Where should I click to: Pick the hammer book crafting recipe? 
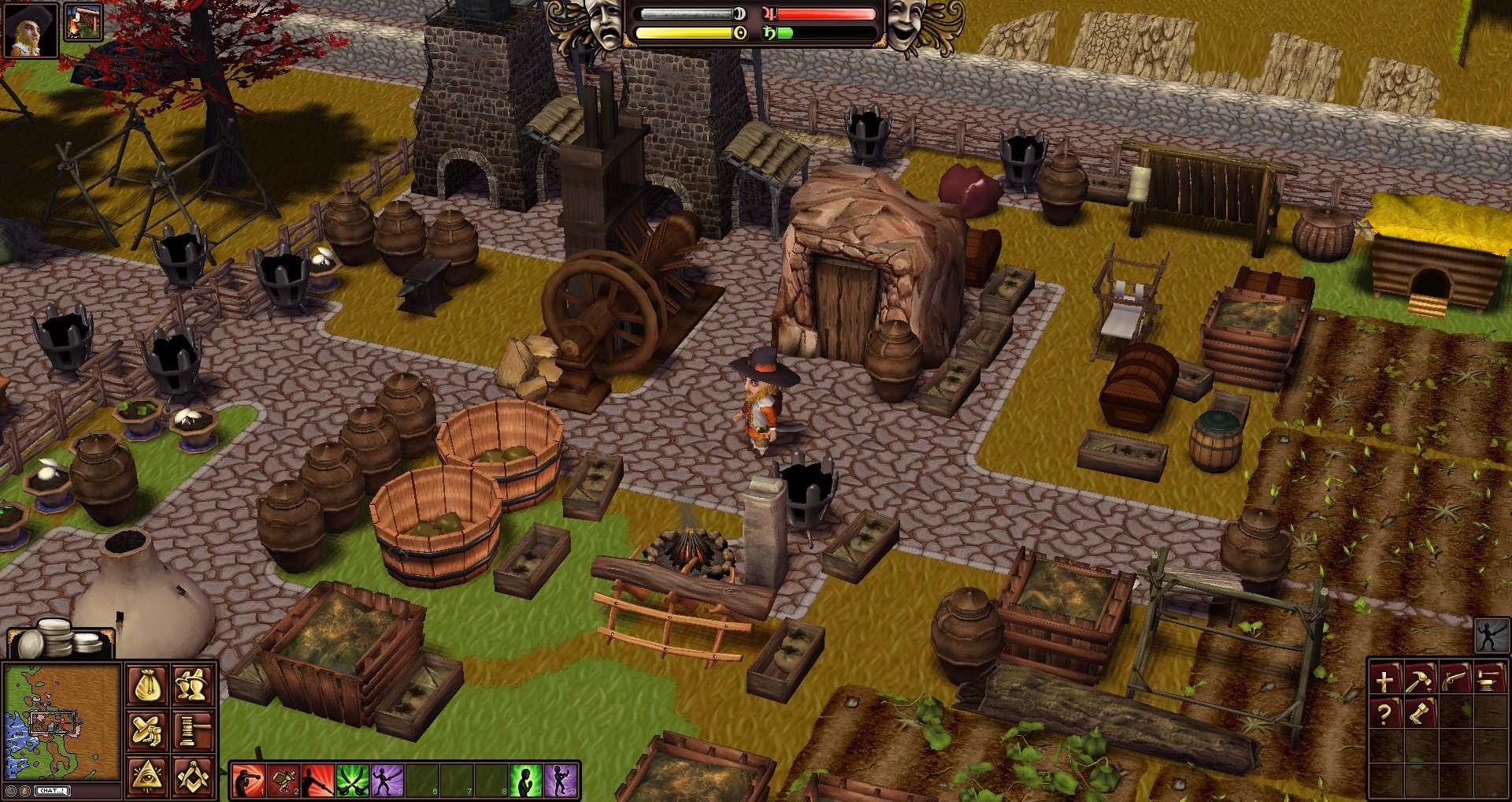point(1421,679)
